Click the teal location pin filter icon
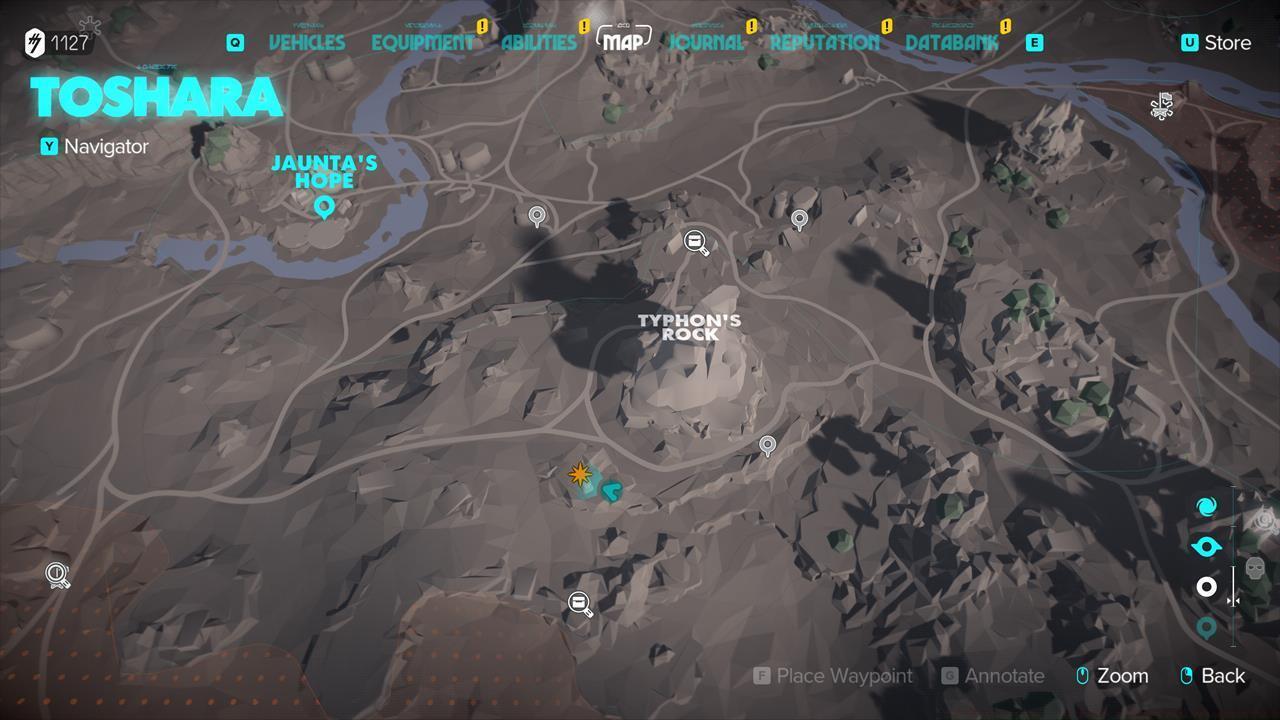Image resolution: width=1280 pixels, height=720 pixels. pos(1206,628)
